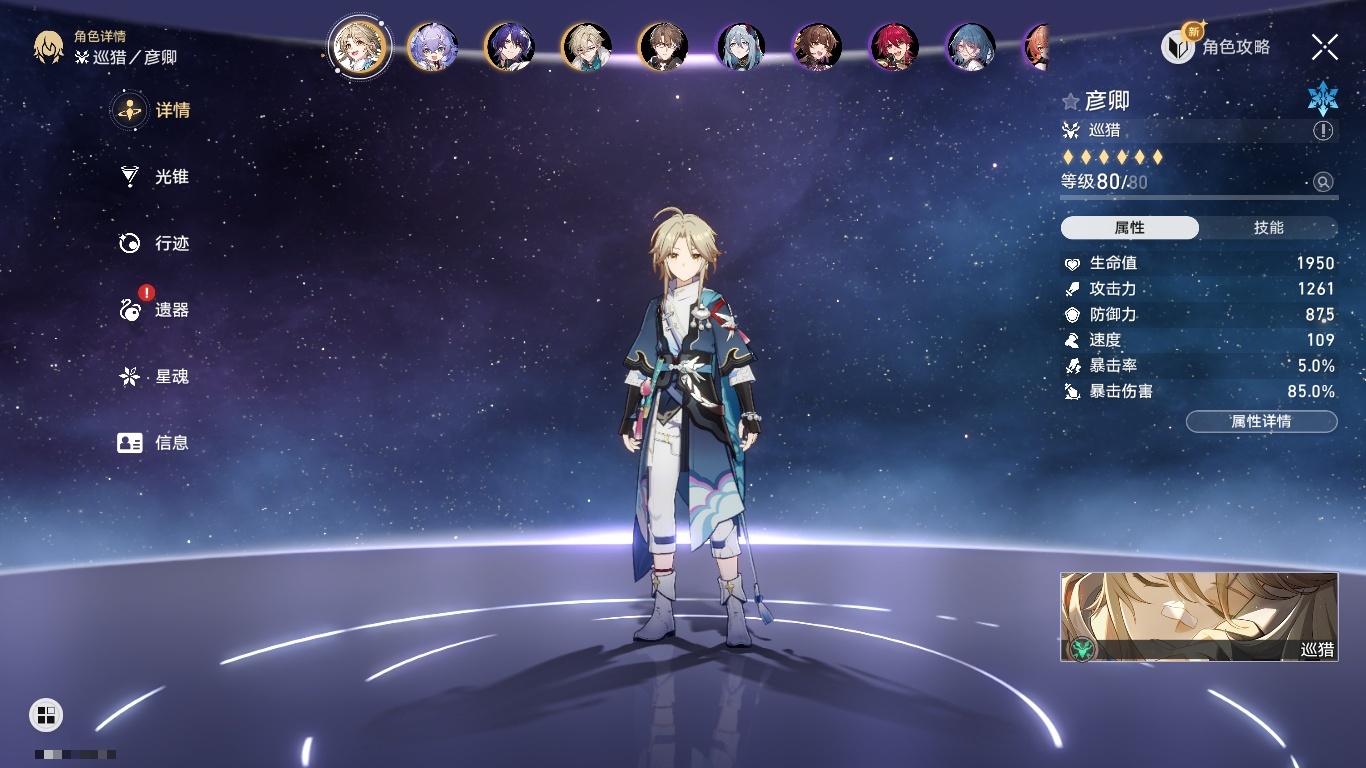This screenshot has height=768, width=1366.
Task: Open 属性详情 attribute details
Action: click(x=1261, y=421)
